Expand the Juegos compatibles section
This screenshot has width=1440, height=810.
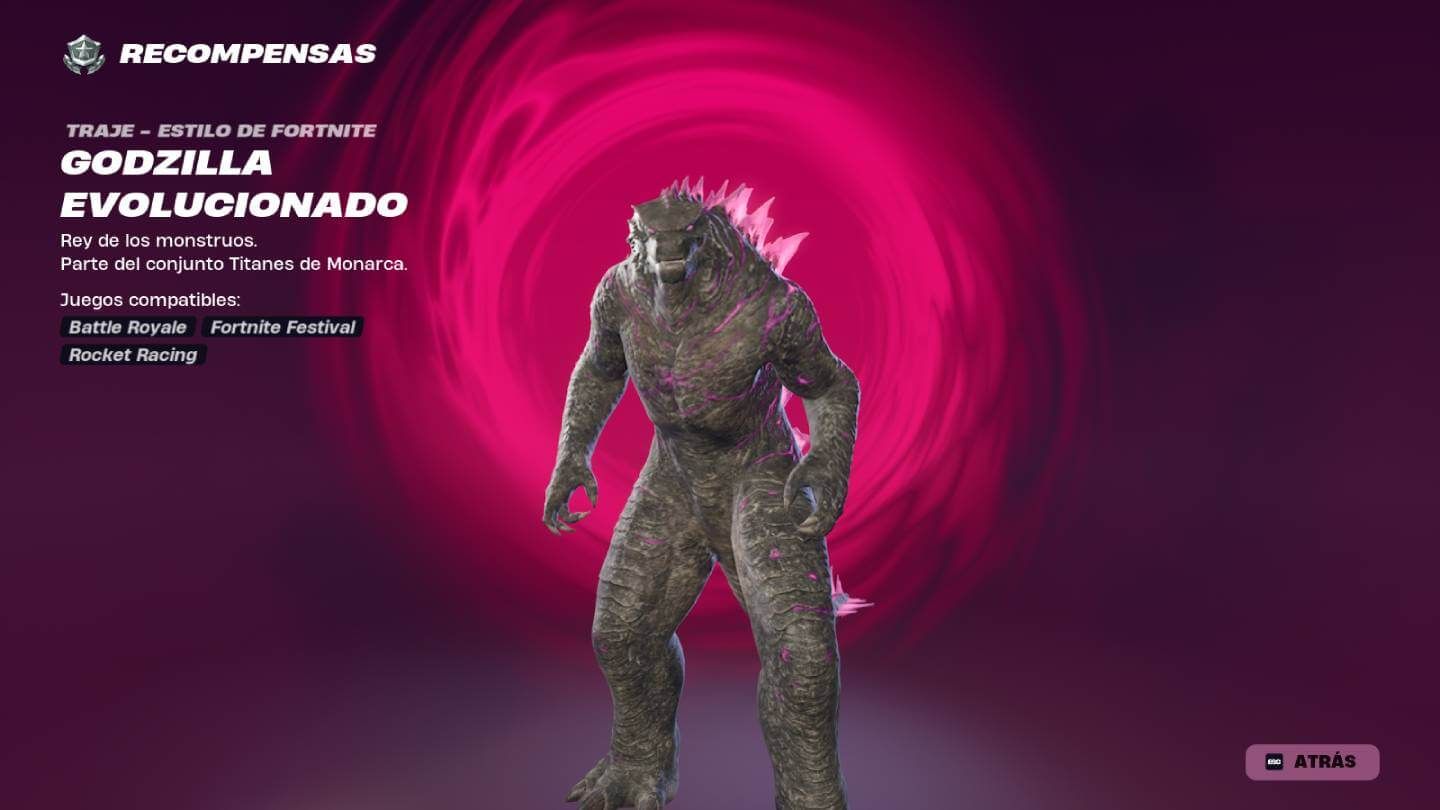coord(151,298)
